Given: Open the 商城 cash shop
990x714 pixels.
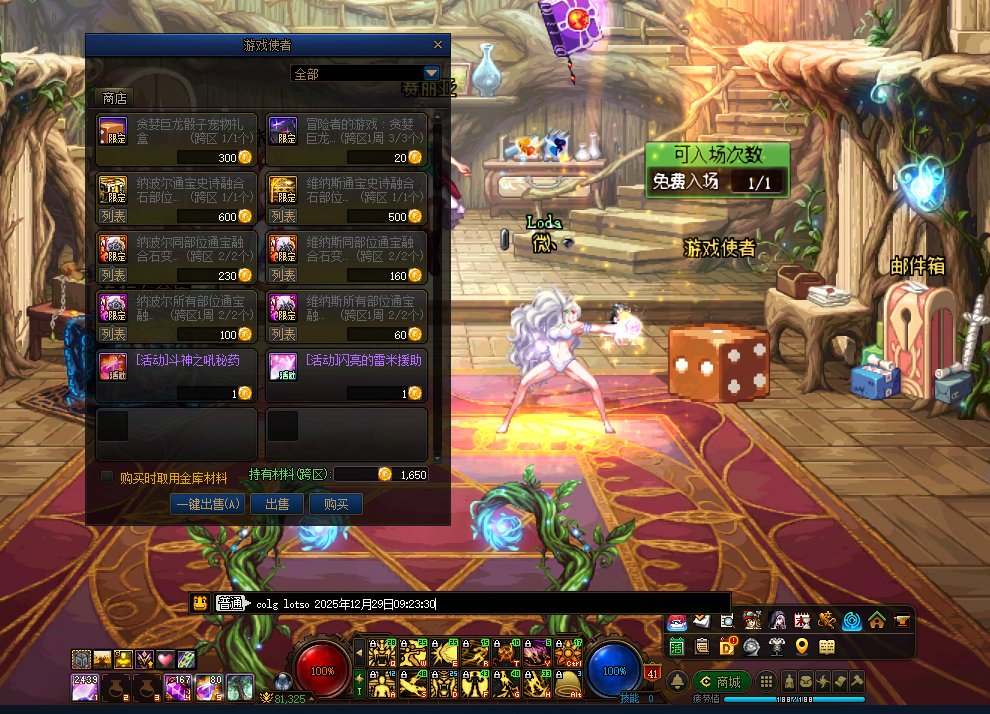Looking at the screenshot, I should coord(722,682).
